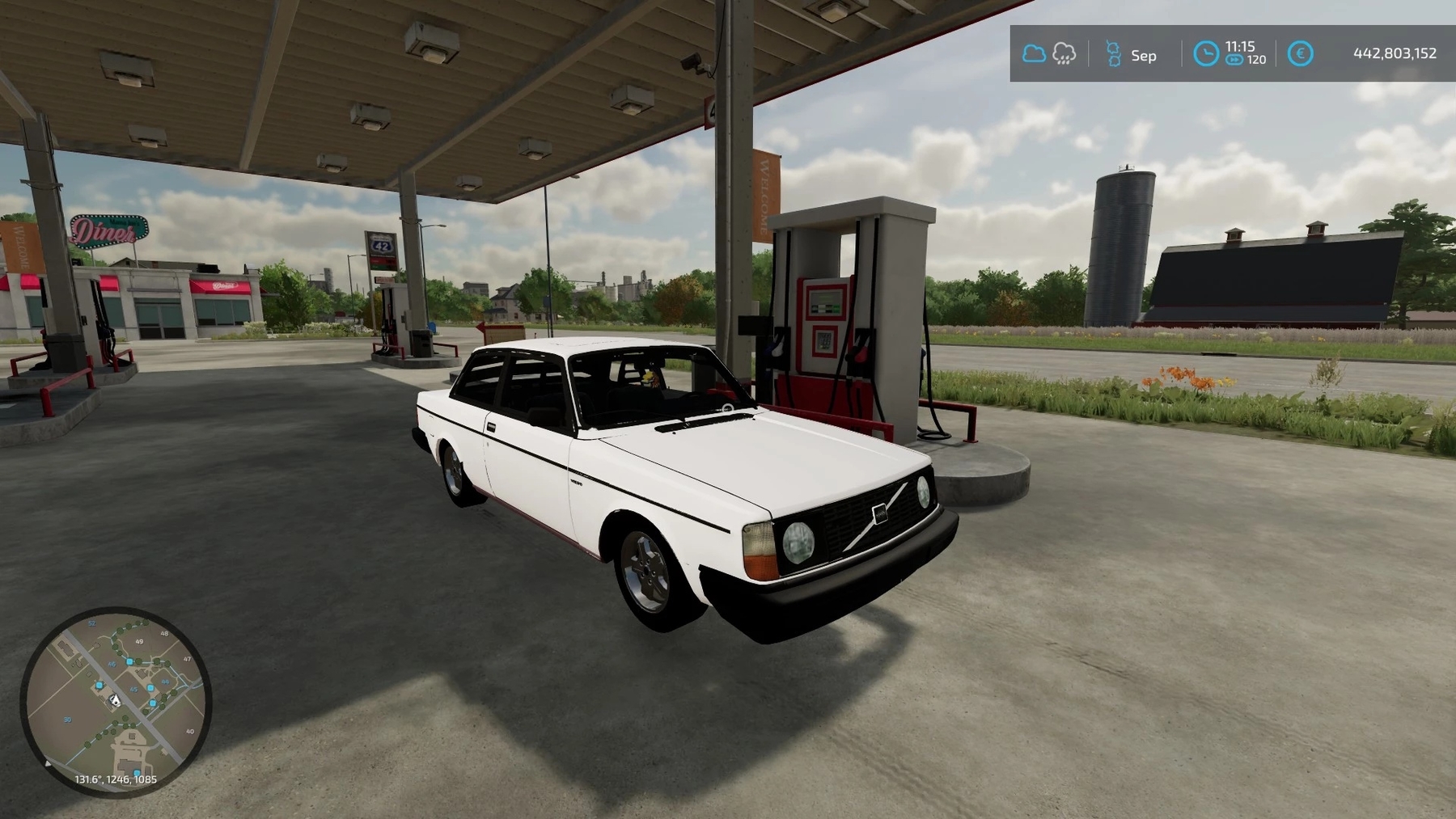The width and height of the screenshot is (1456, 819).
Task: Open finances via the euro coin icon
Action: [x=1300, y=54]
